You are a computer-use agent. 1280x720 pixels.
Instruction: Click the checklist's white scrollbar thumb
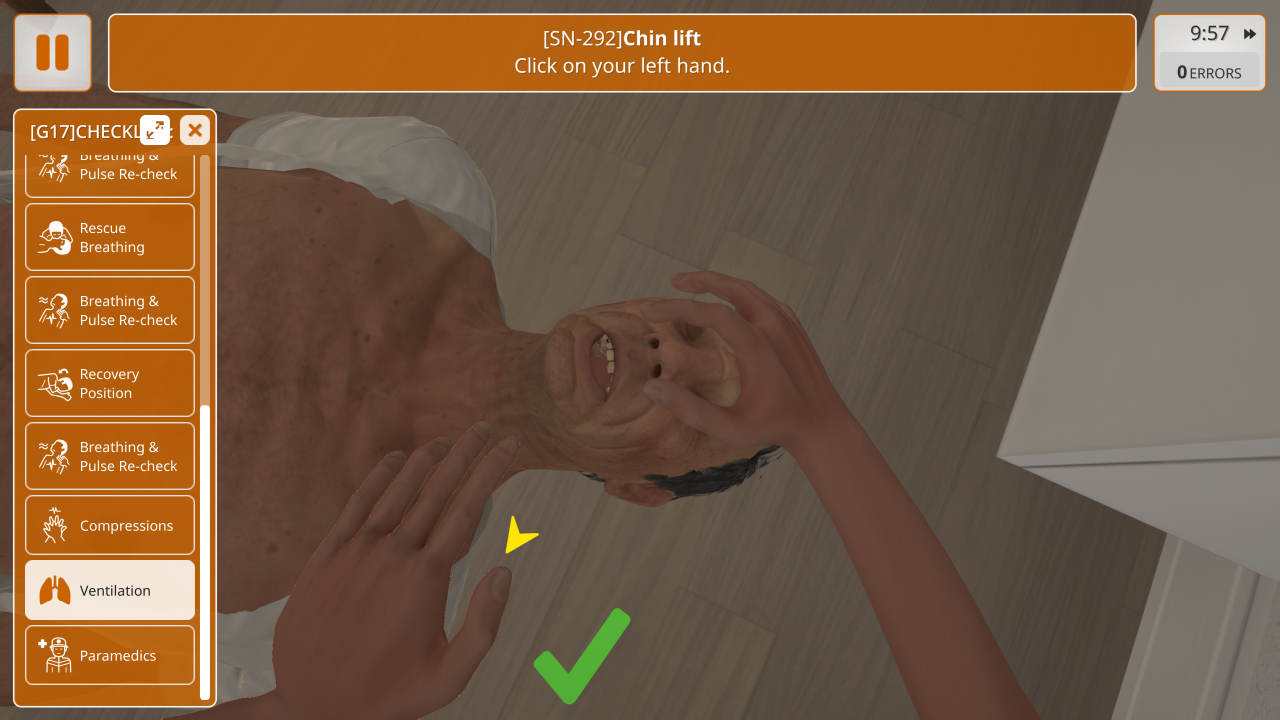(x=205, y=552)
